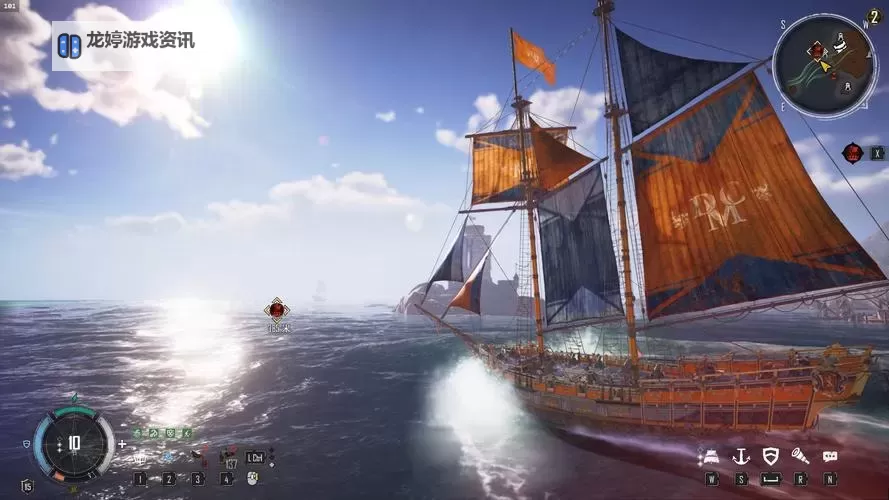Select the item slot showing count 137
Image resolution: width=889 pixels, height=500 pixels.
pyautogui.click(x=229, y=458)
